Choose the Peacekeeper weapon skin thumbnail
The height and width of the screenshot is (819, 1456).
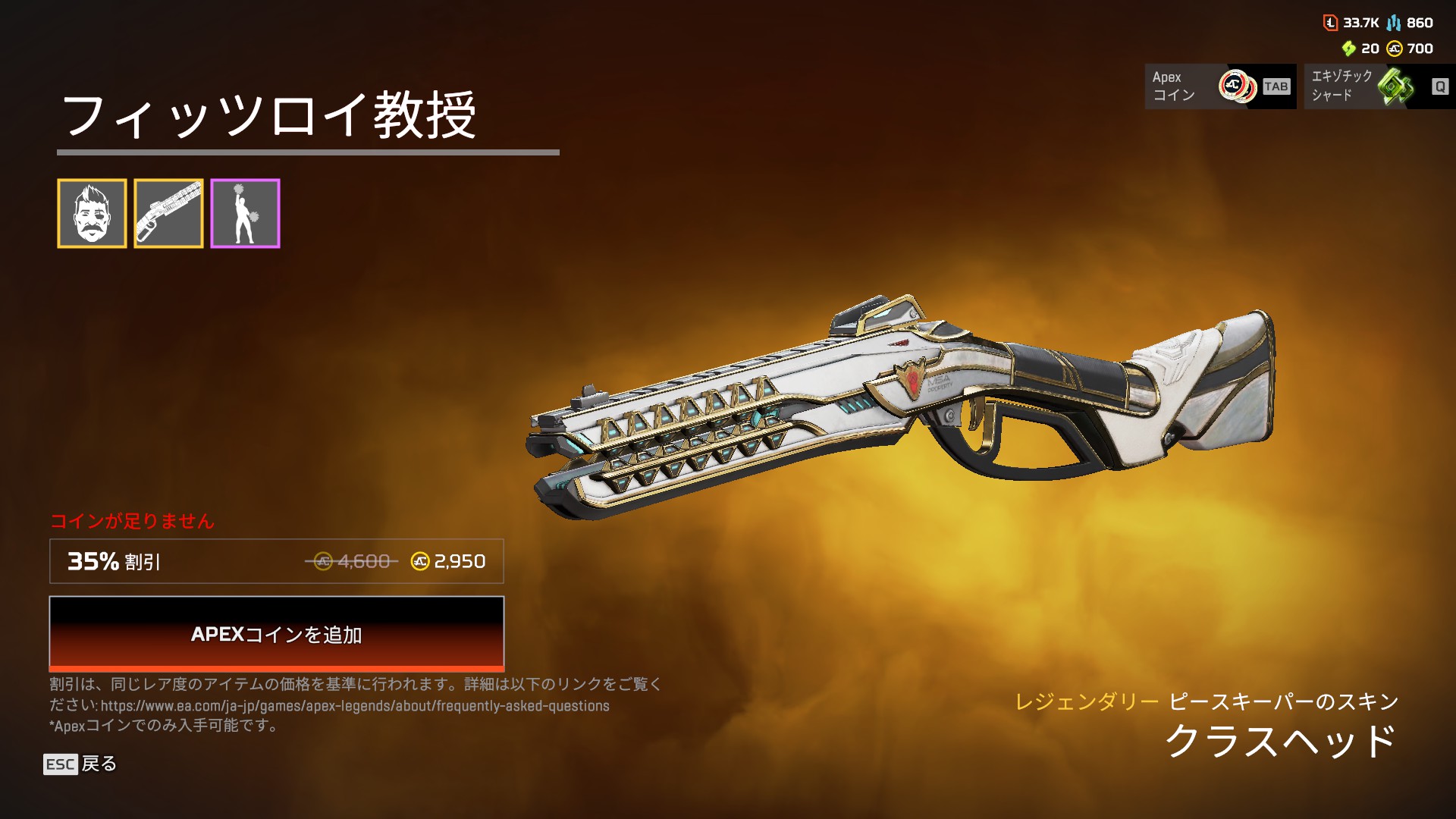pos(168,213)
